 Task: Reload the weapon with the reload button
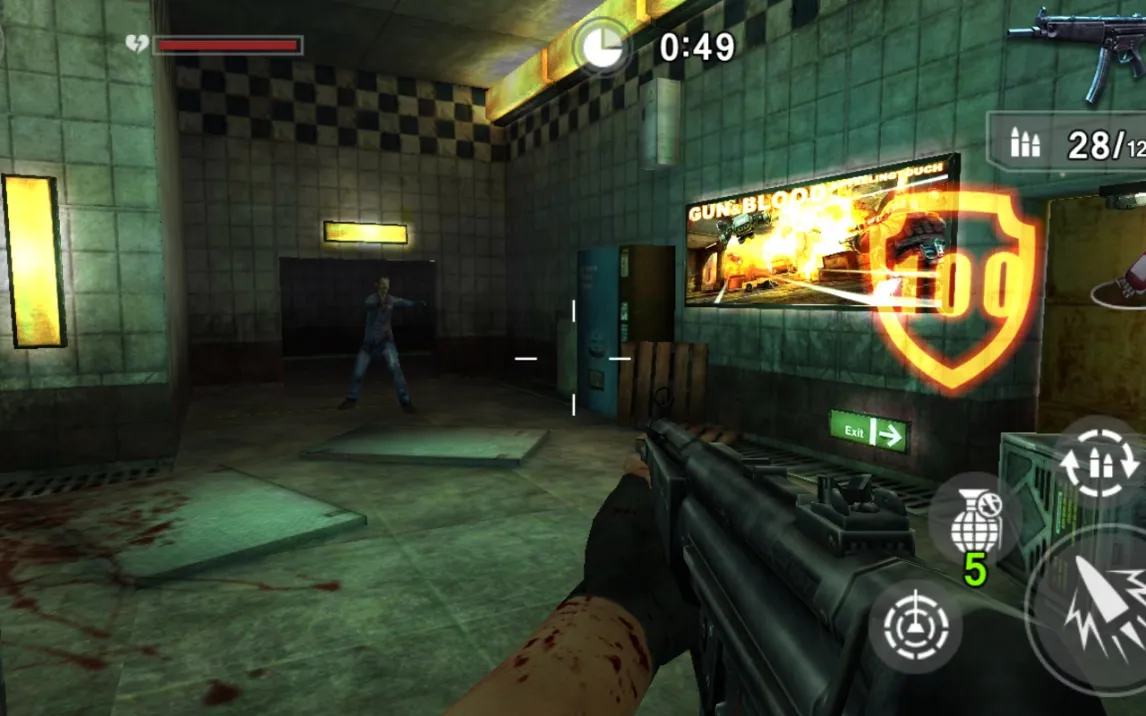(x=1098, y=462)
